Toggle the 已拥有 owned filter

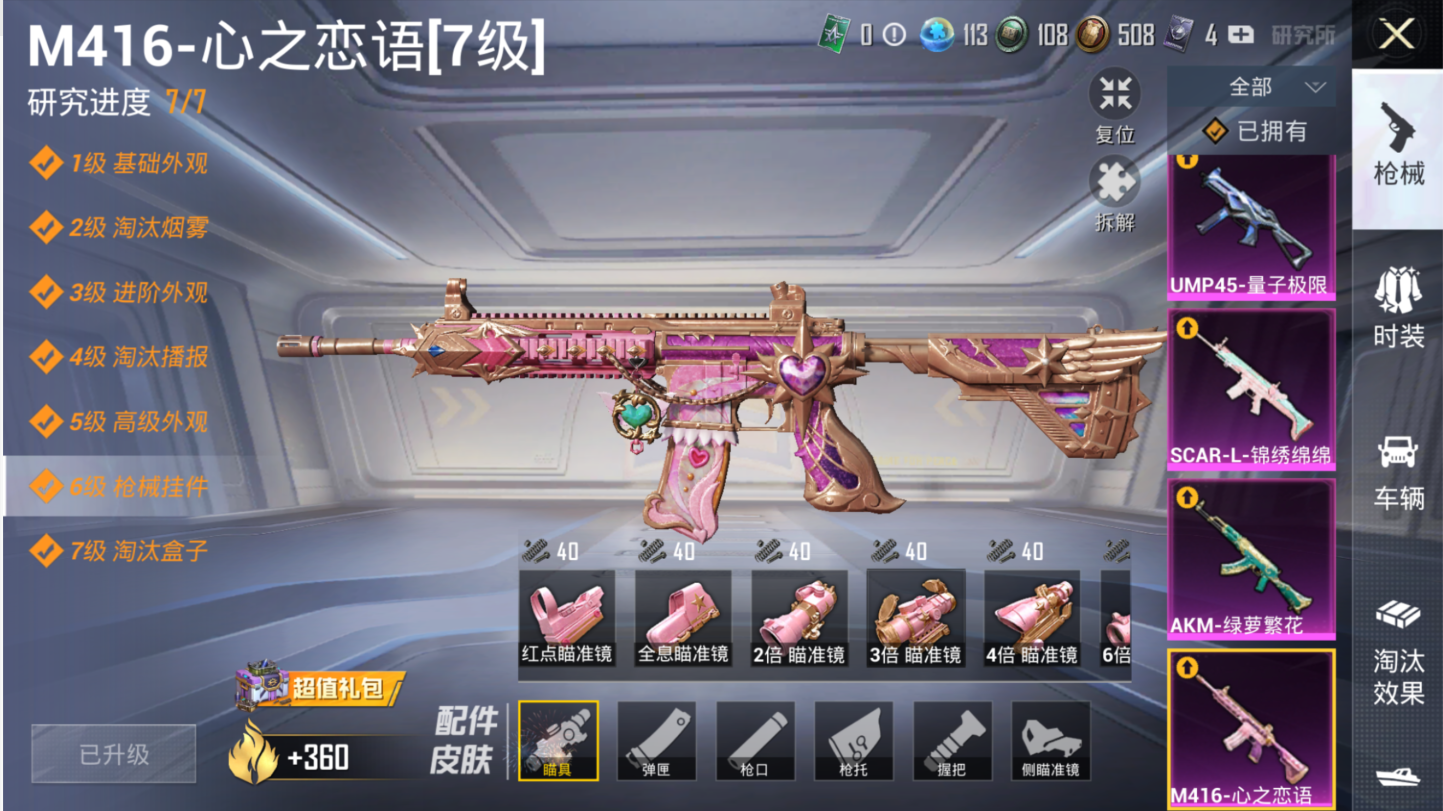click(1256, 131)
